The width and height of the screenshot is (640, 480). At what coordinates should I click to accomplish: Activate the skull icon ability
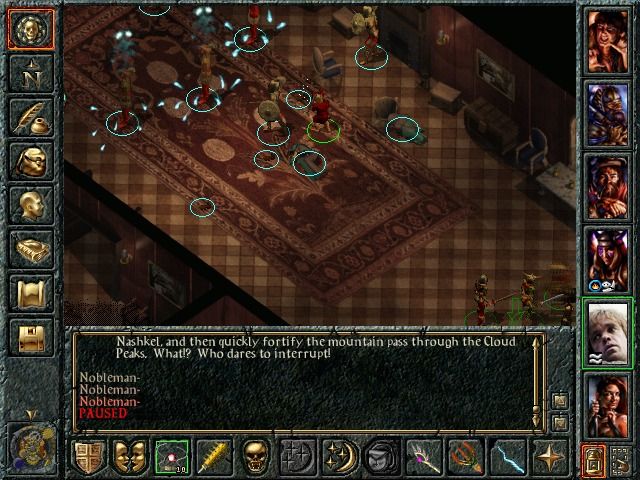[256, 457]
